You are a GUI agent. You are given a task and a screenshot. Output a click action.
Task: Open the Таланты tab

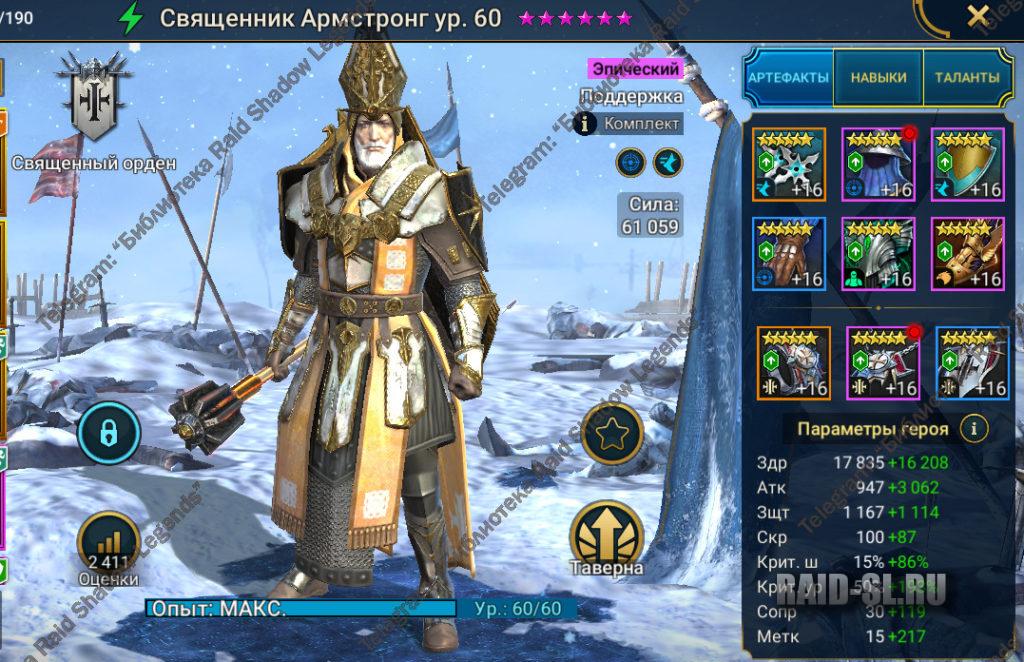point(966,77)
